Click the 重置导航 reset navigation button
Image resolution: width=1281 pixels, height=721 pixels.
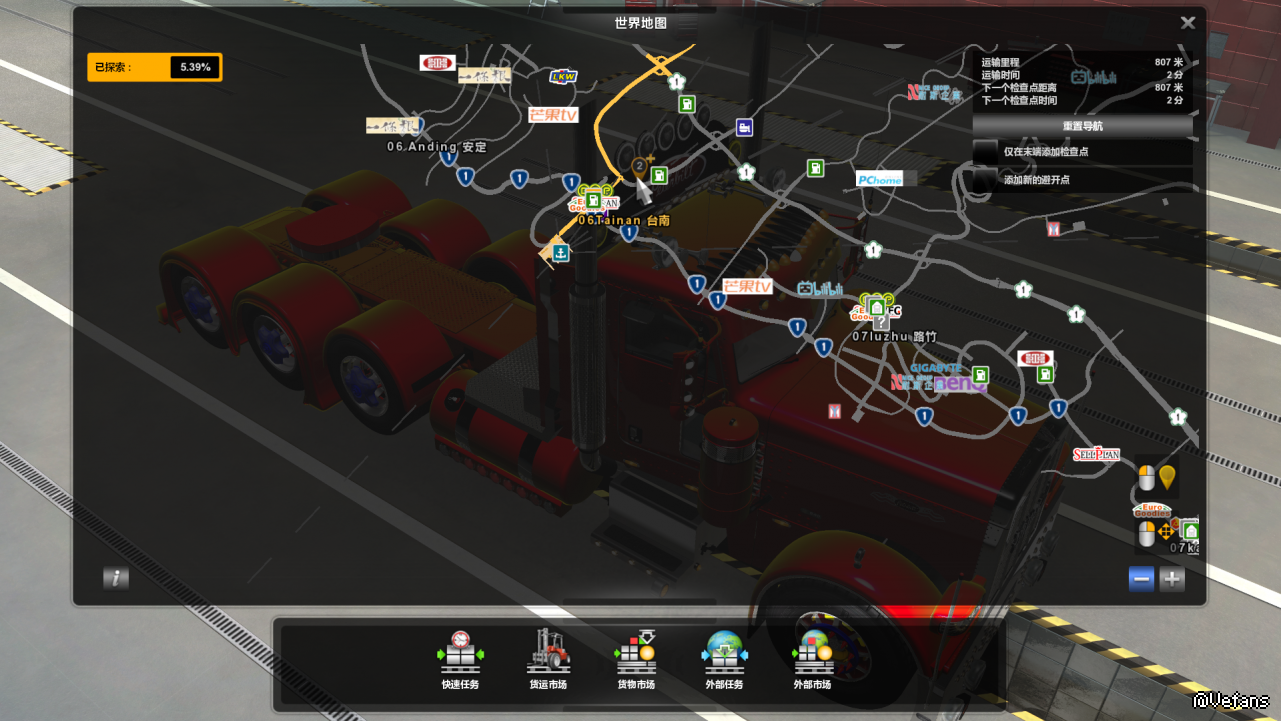pyautogui.click(x=1082, y=126)
